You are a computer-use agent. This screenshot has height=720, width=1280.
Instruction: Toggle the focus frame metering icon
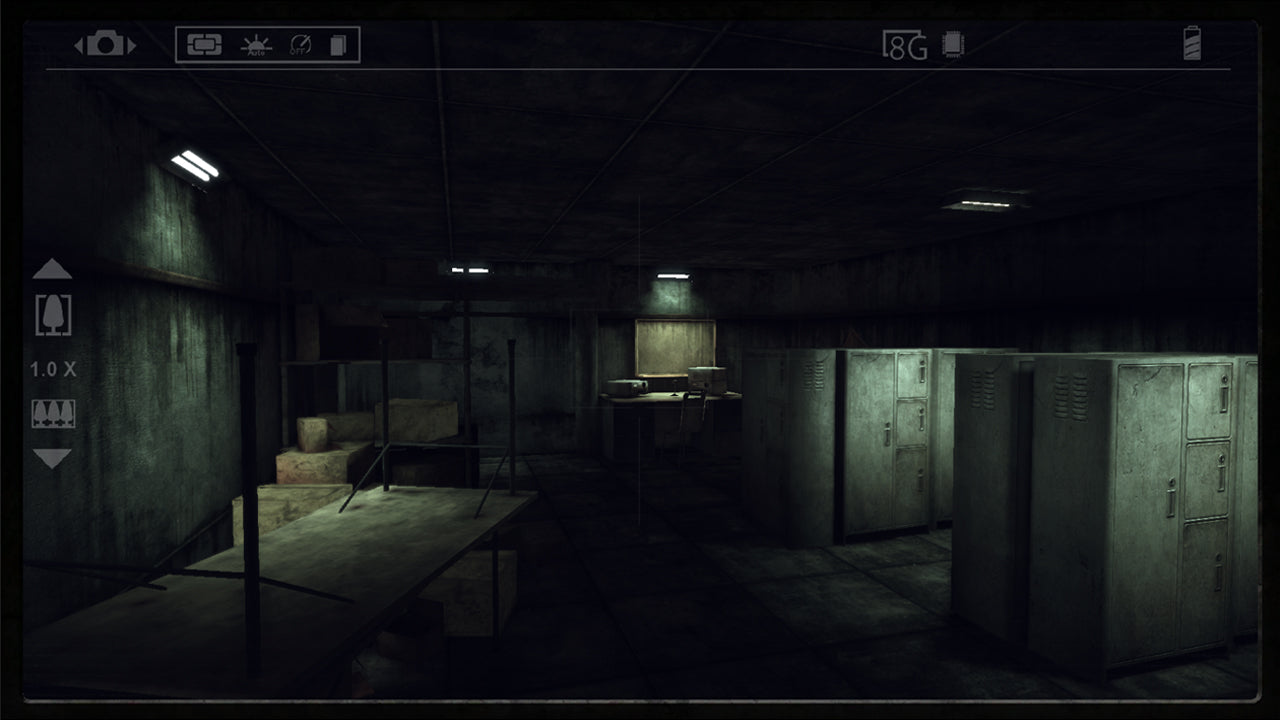click(x=204, y=45)
